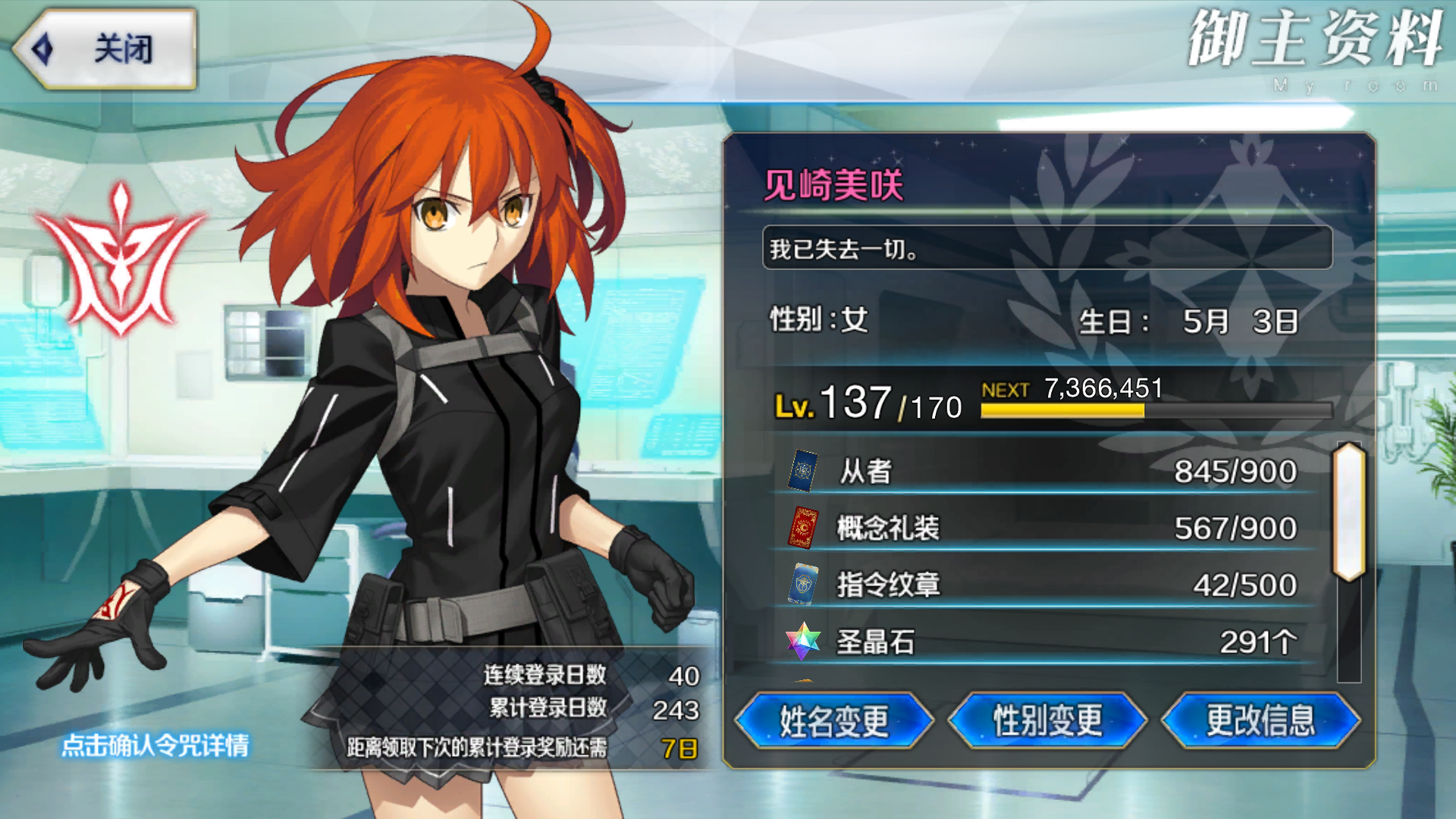1456x819 pixels.
Task: Select the 指令纹章 command code row
Action: pyautogui.click(x=1045, y=585)
